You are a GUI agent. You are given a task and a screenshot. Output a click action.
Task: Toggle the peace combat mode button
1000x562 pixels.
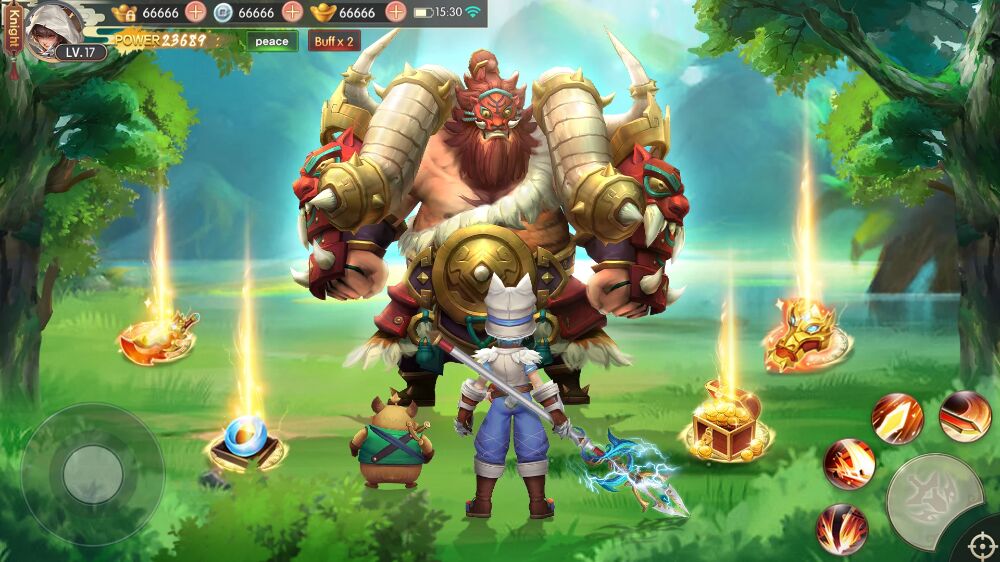pyautogui.click(x=271, y=41)
